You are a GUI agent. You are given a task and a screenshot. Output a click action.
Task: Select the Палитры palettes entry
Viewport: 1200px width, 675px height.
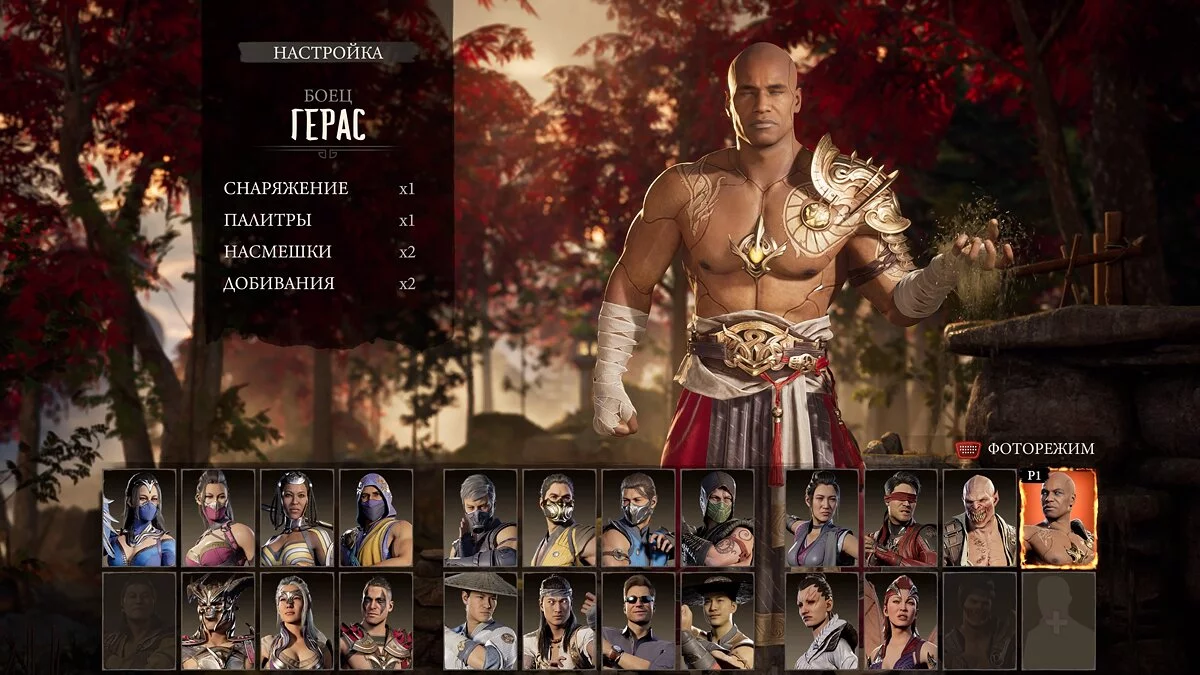[x=268, y=220]
